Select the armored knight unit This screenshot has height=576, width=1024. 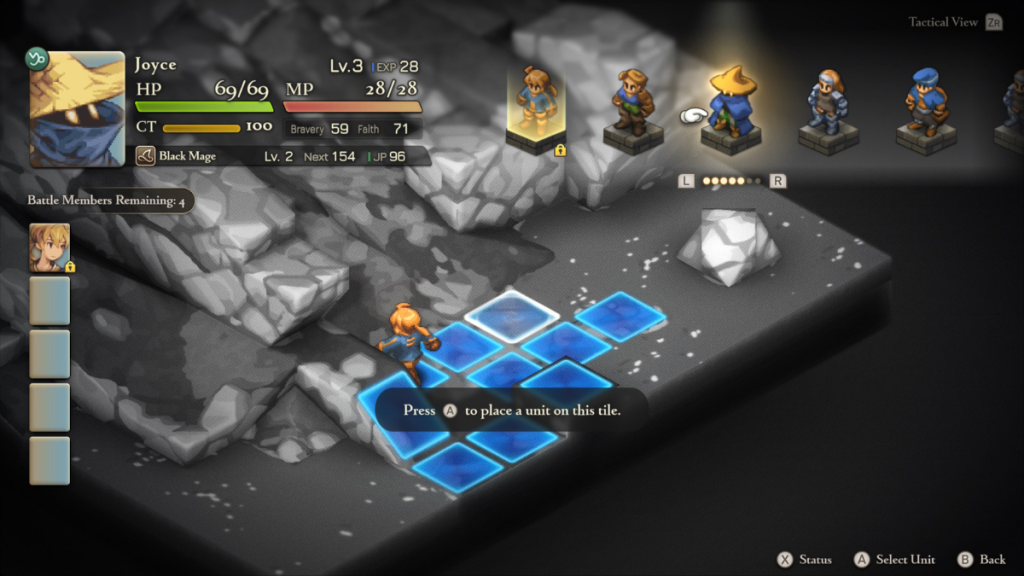(828, 105)
